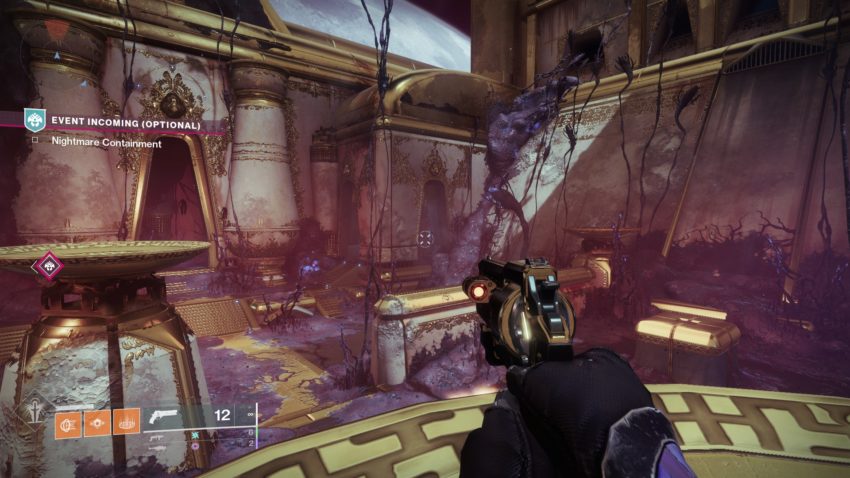Select the equipped hand cannon weapon icon
This screenshot has height=478, width=850.
click(x=163, y=418)
